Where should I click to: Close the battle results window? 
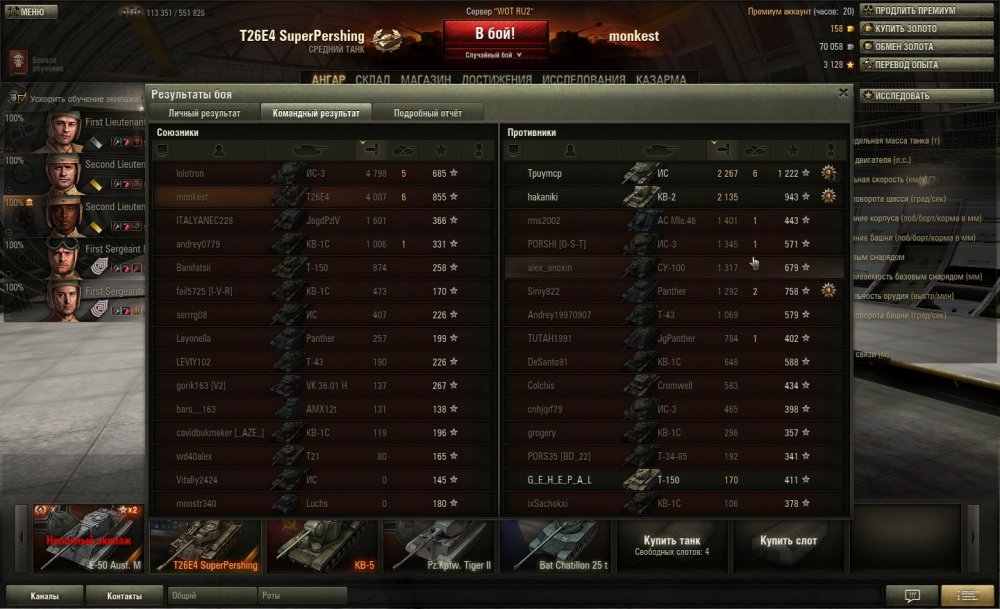(843, 93)
